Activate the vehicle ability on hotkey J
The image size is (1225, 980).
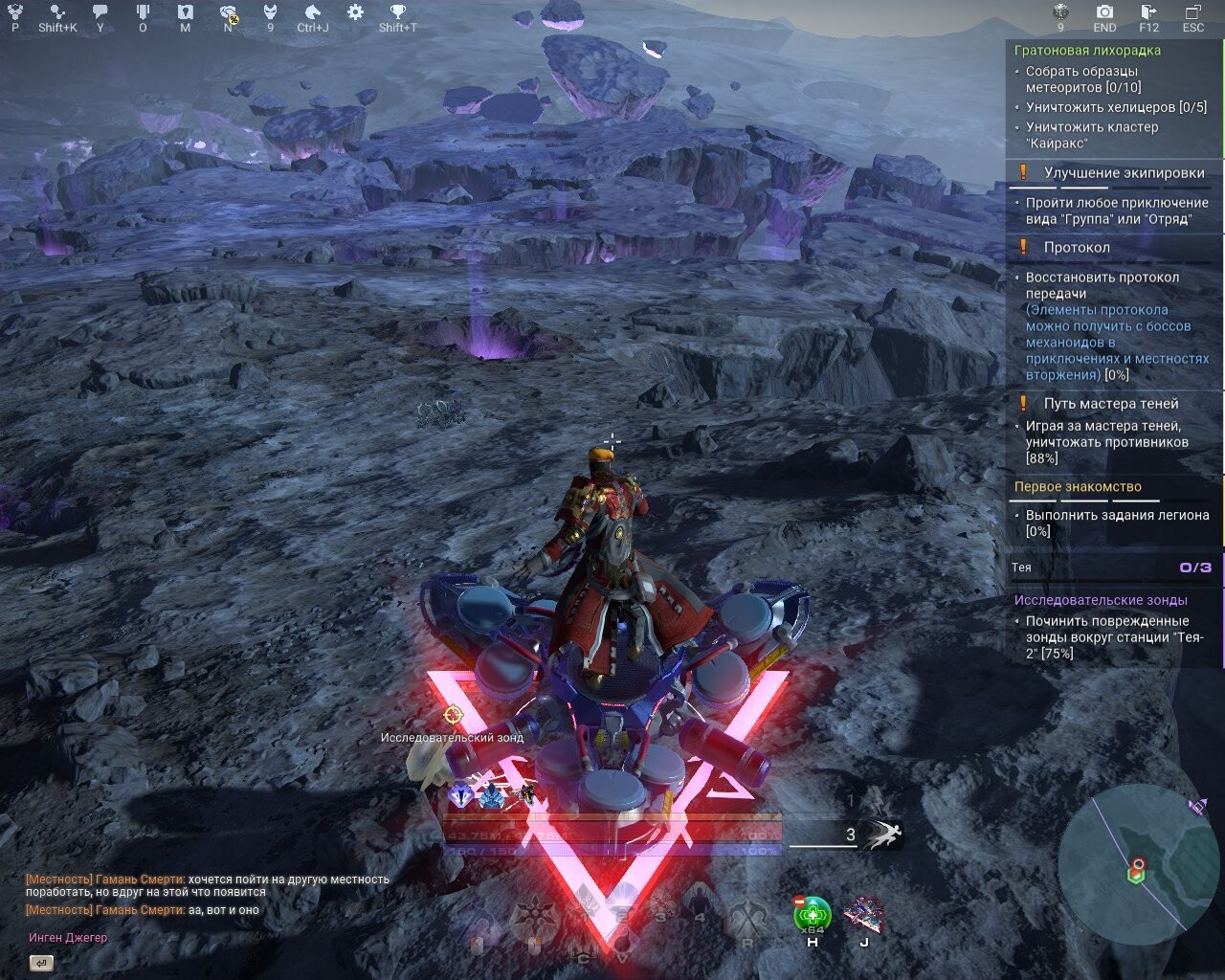pos(864,914)
